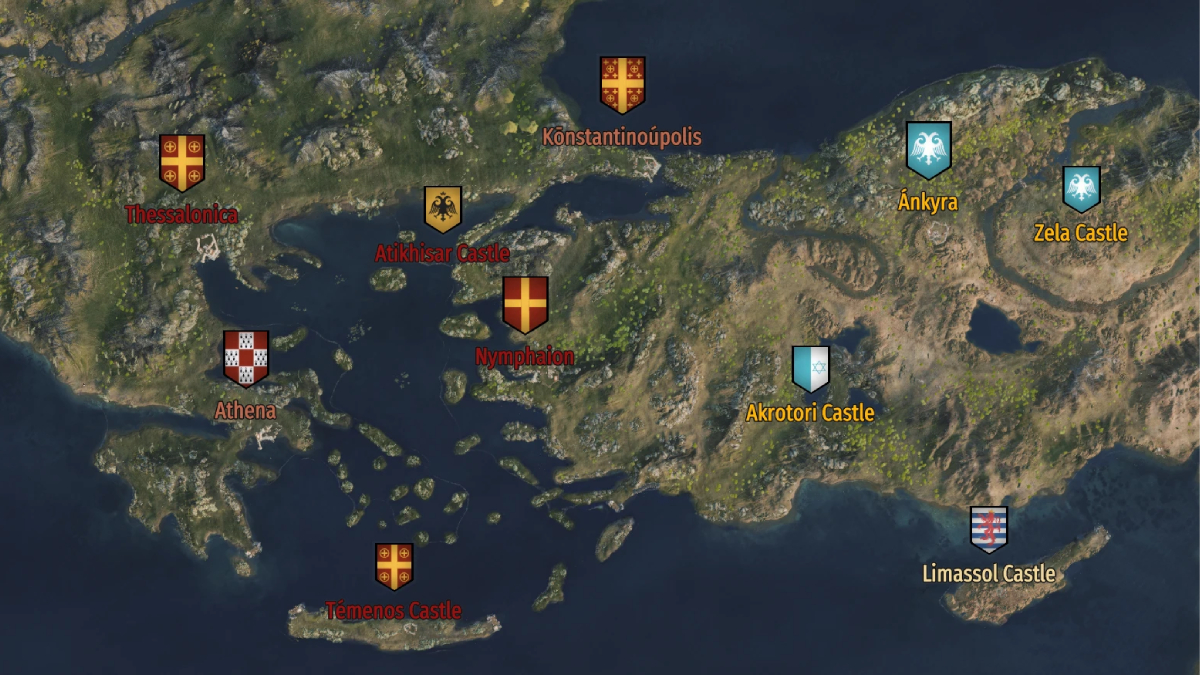This screenshot has height=675, width=1200.
Task: Select the Témenos Castle banner
Action: 394,566
